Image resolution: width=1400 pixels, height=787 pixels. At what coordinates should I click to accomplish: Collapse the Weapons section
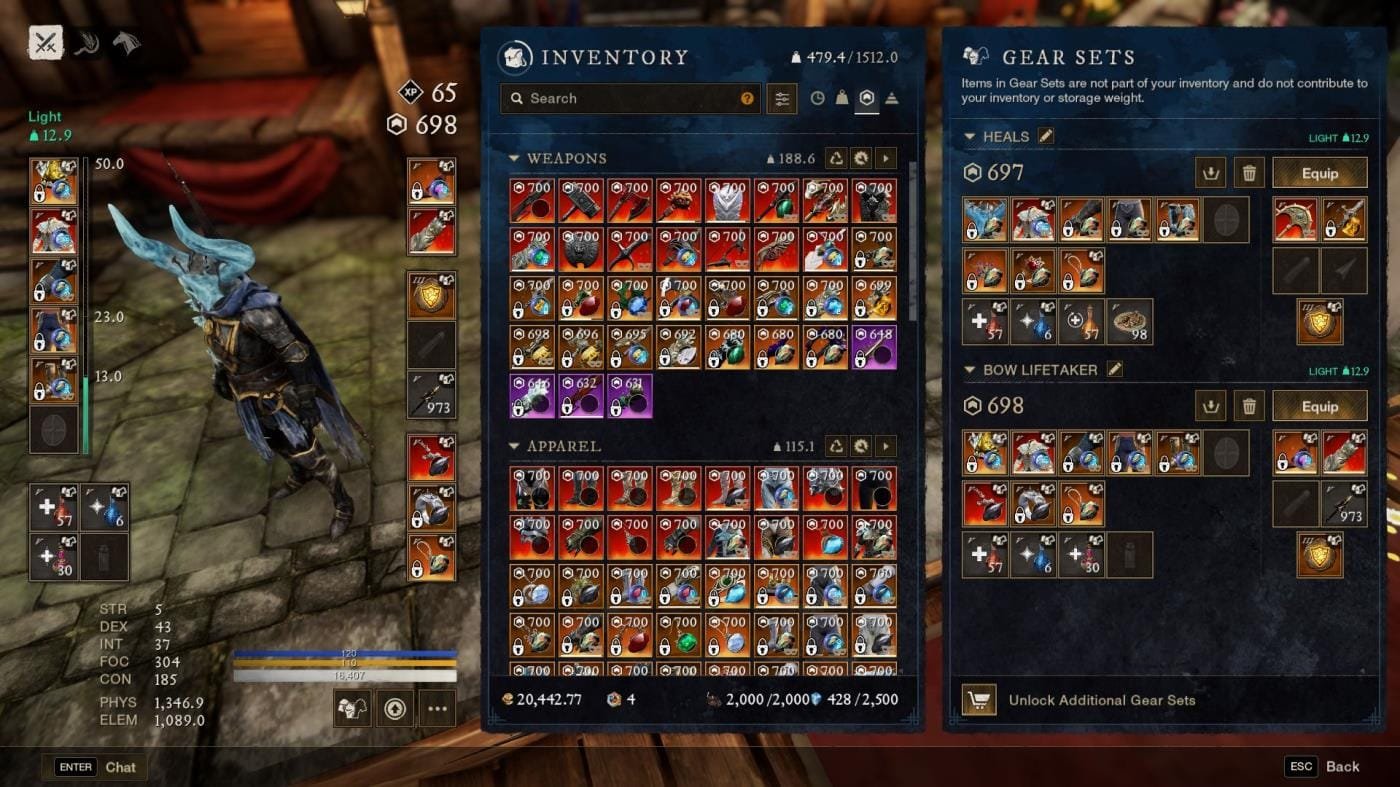pos(514,158)
